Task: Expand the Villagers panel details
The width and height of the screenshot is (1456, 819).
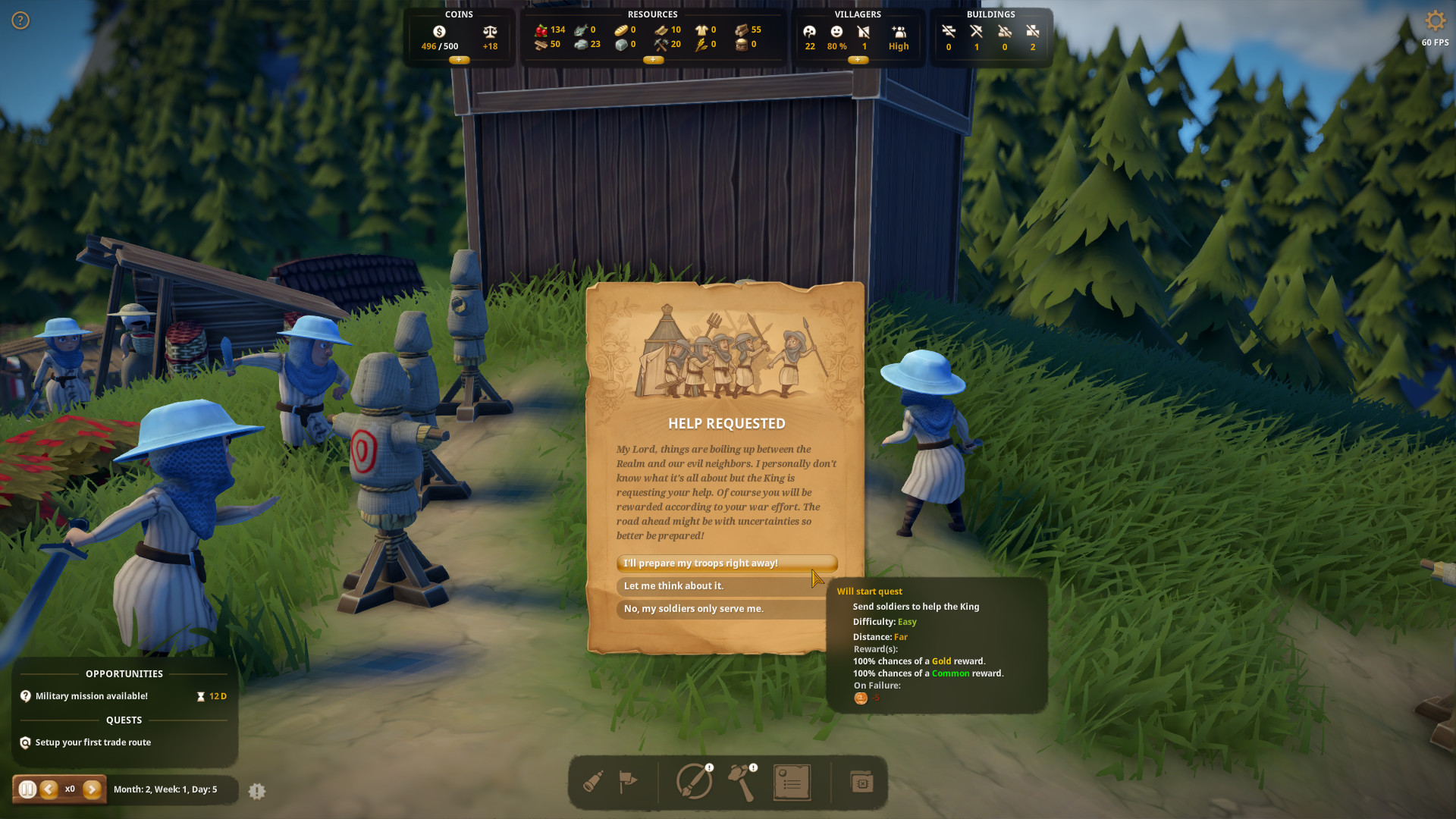Action: (858, 60)
